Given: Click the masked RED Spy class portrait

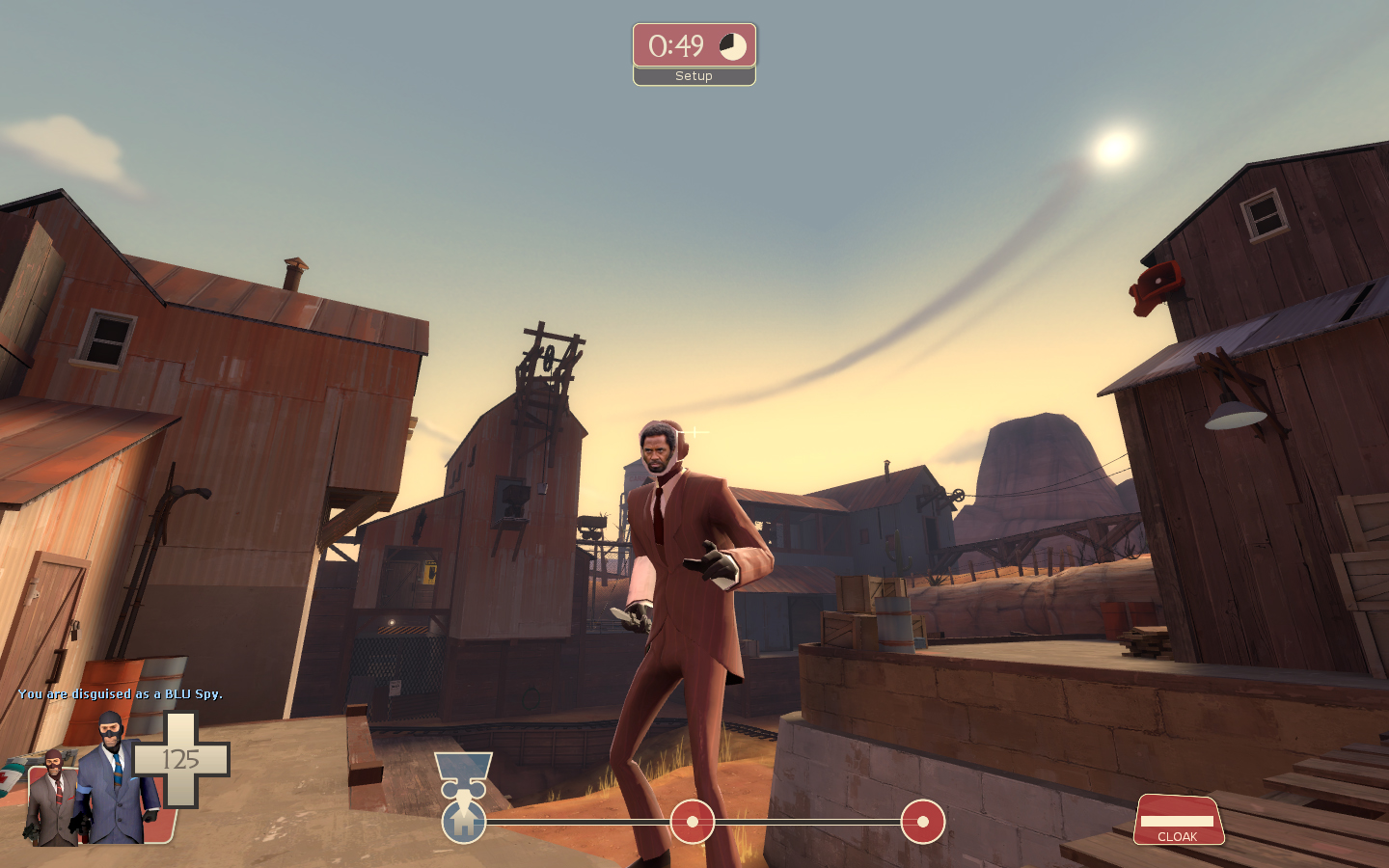Looking at the screenshot, I should [x=53, y=799].
